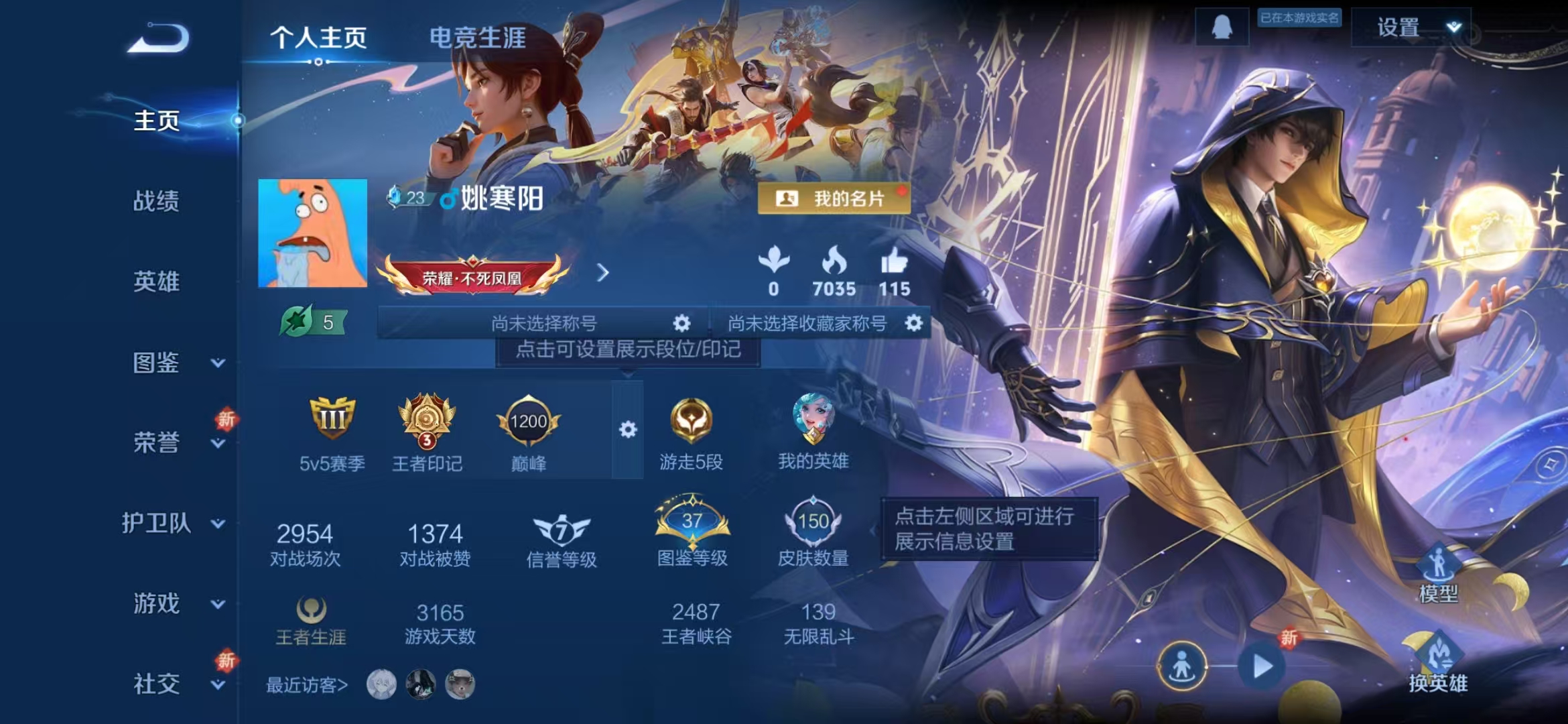1568x724 pixels.
Task: Switch to the 电竞生涯 tab
Action: [x=478, y=38]
